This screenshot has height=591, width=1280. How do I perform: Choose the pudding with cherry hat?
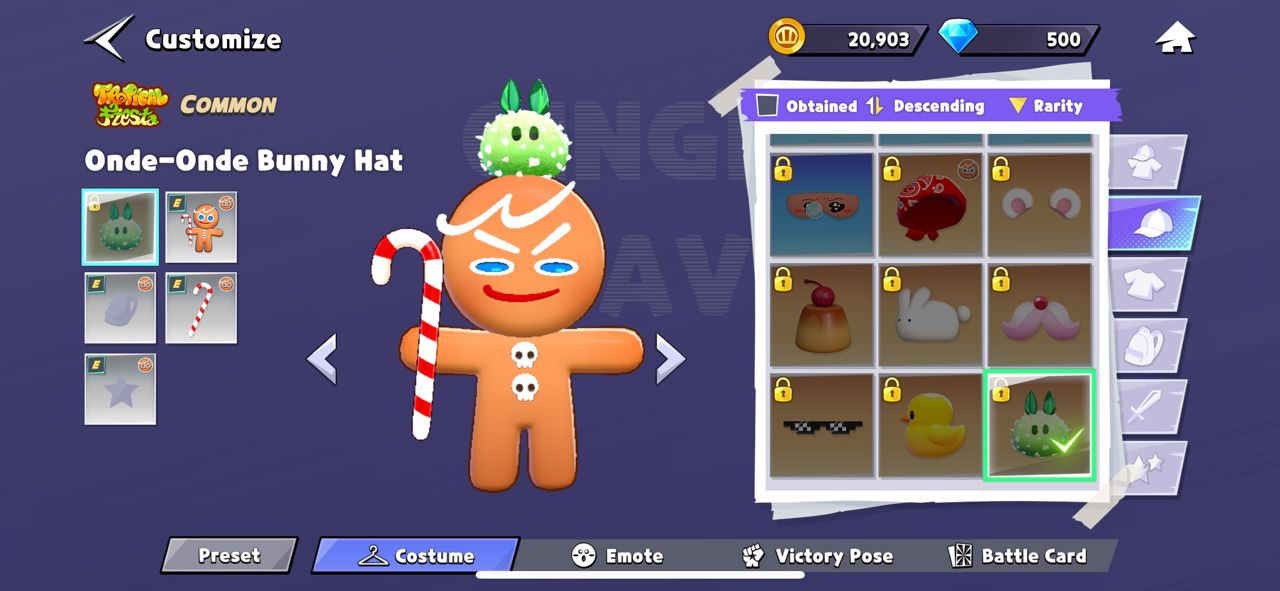[x=821, y=314]
